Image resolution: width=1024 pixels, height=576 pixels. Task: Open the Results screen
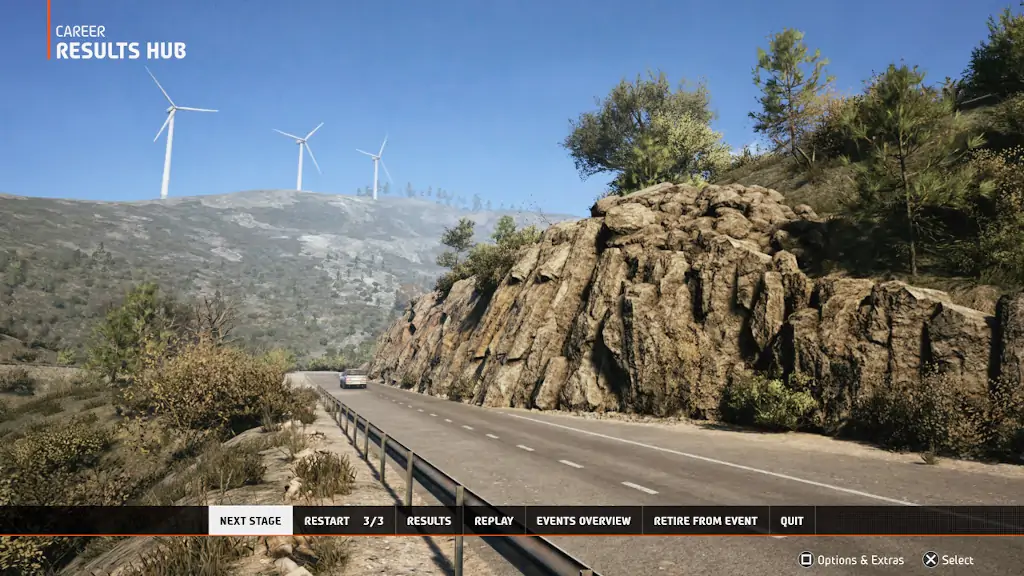pyautogui.click(x=428, y=520)
